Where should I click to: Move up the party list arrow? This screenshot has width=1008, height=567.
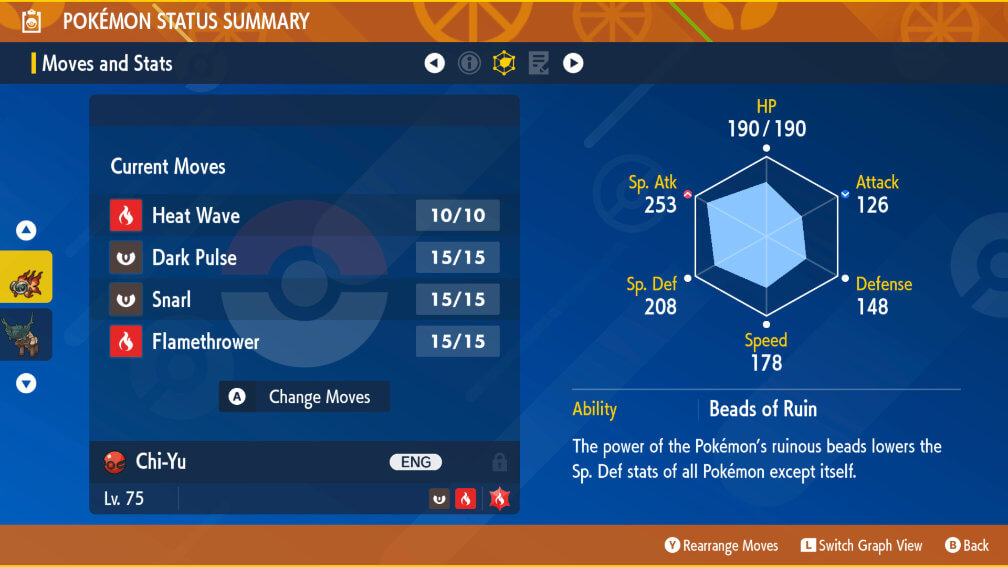(26, 231)
